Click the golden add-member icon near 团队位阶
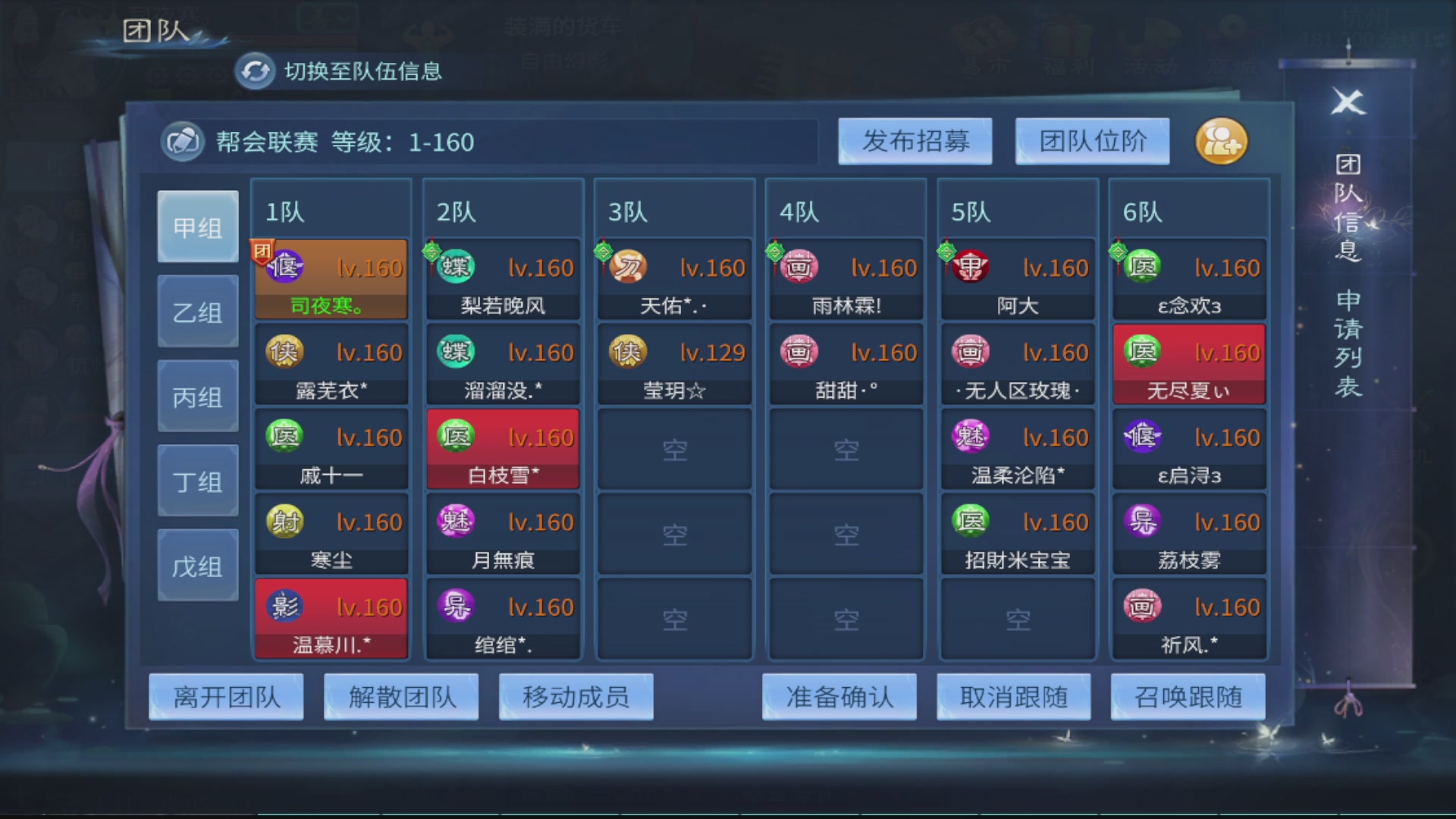 pyautogui.click(x=1221, y=142)
